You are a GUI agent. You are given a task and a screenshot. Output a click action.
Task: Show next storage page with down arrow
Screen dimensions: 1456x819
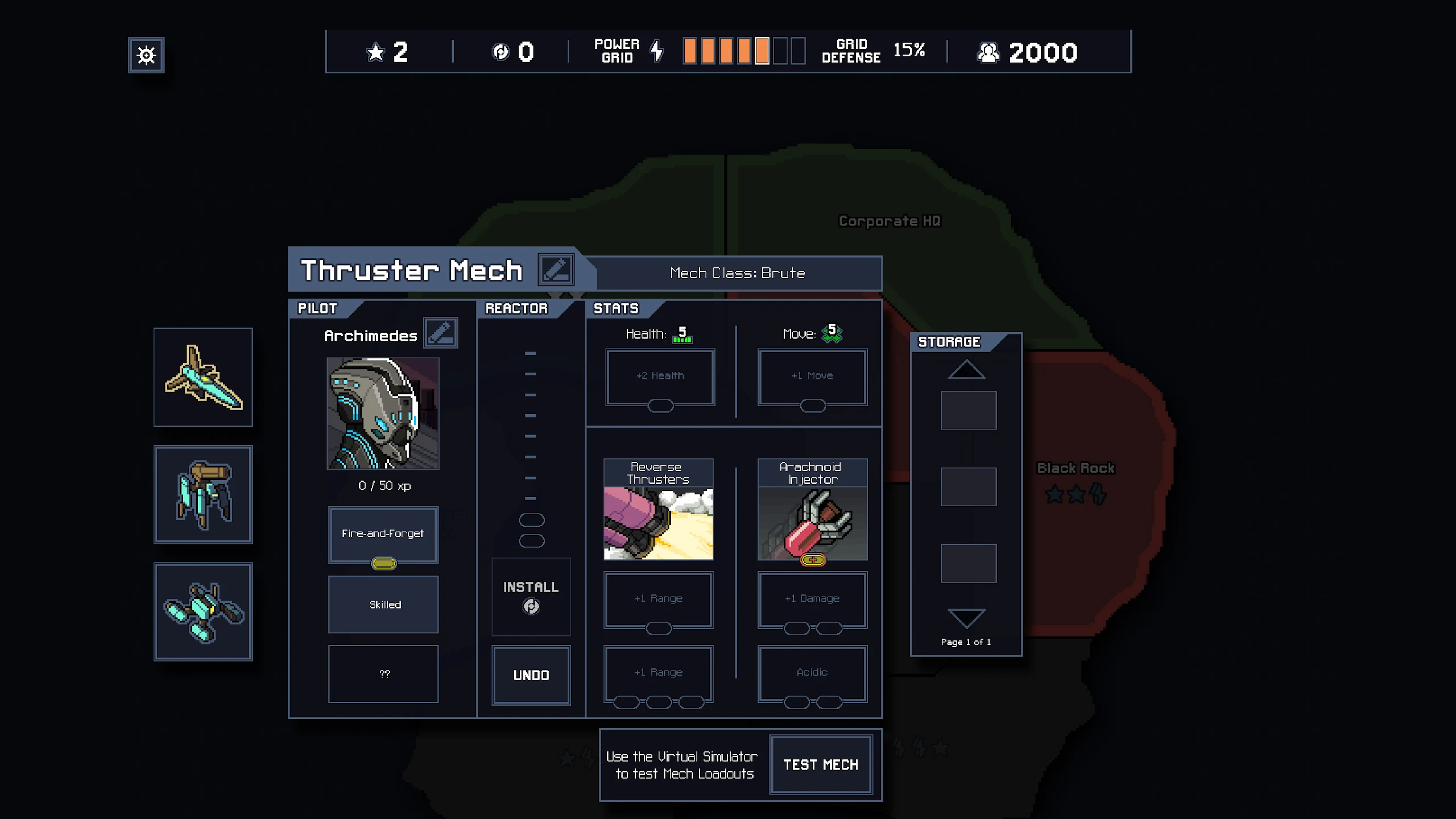coord(966,618)
